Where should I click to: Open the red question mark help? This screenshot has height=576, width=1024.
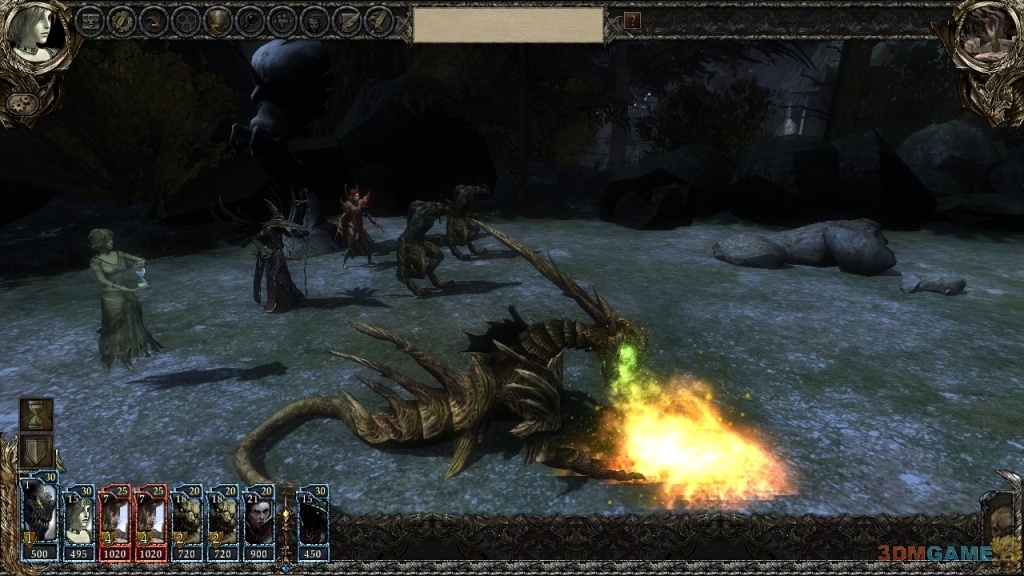tap(632, 20)
